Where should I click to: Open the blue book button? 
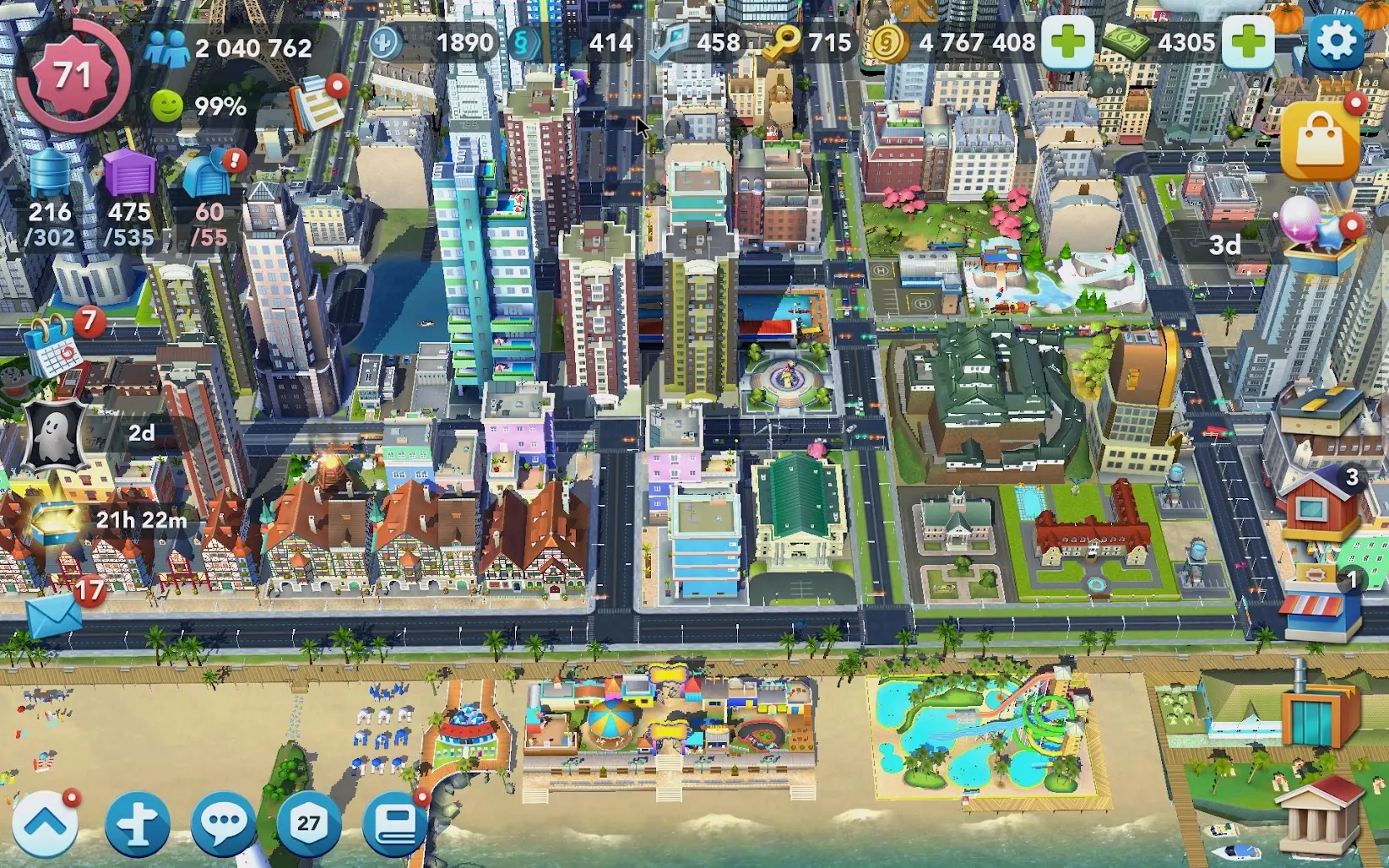394,823
